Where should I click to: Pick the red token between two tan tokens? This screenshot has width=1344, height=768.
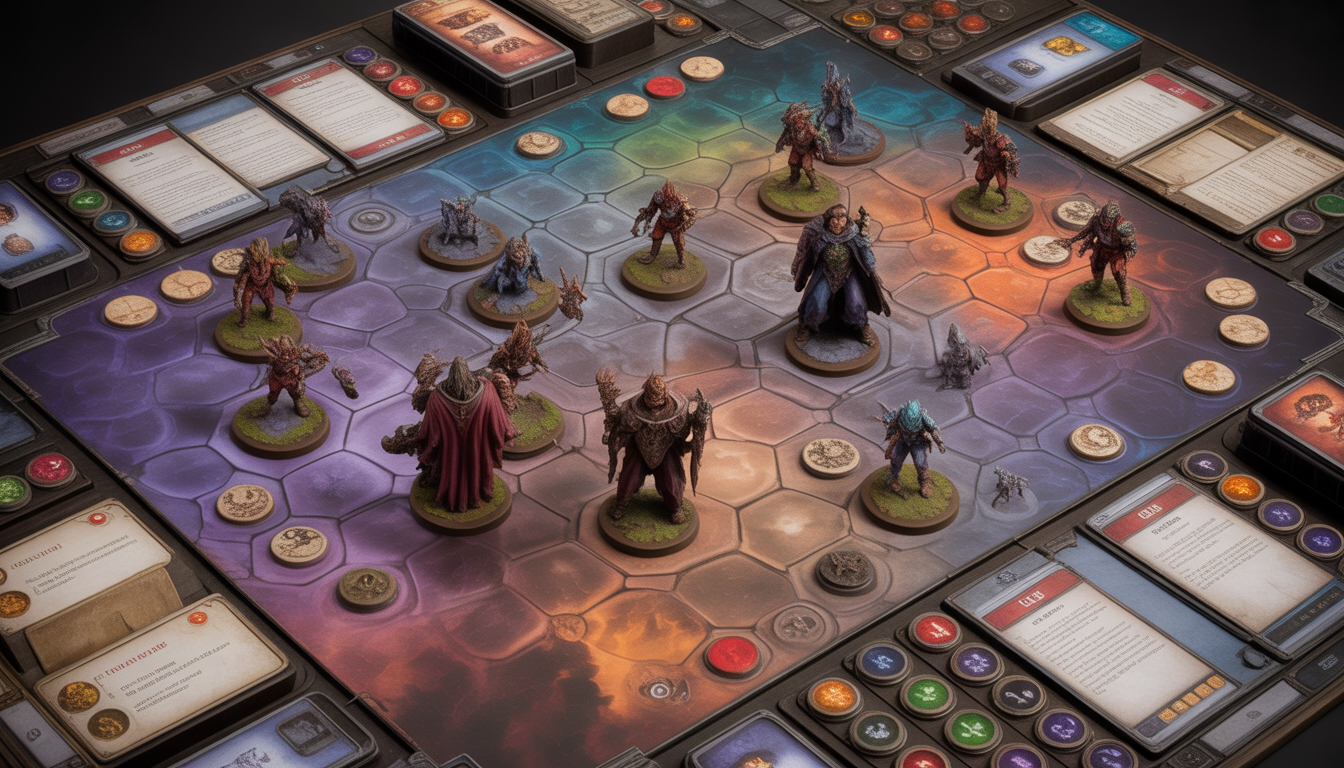pos(664,87)
